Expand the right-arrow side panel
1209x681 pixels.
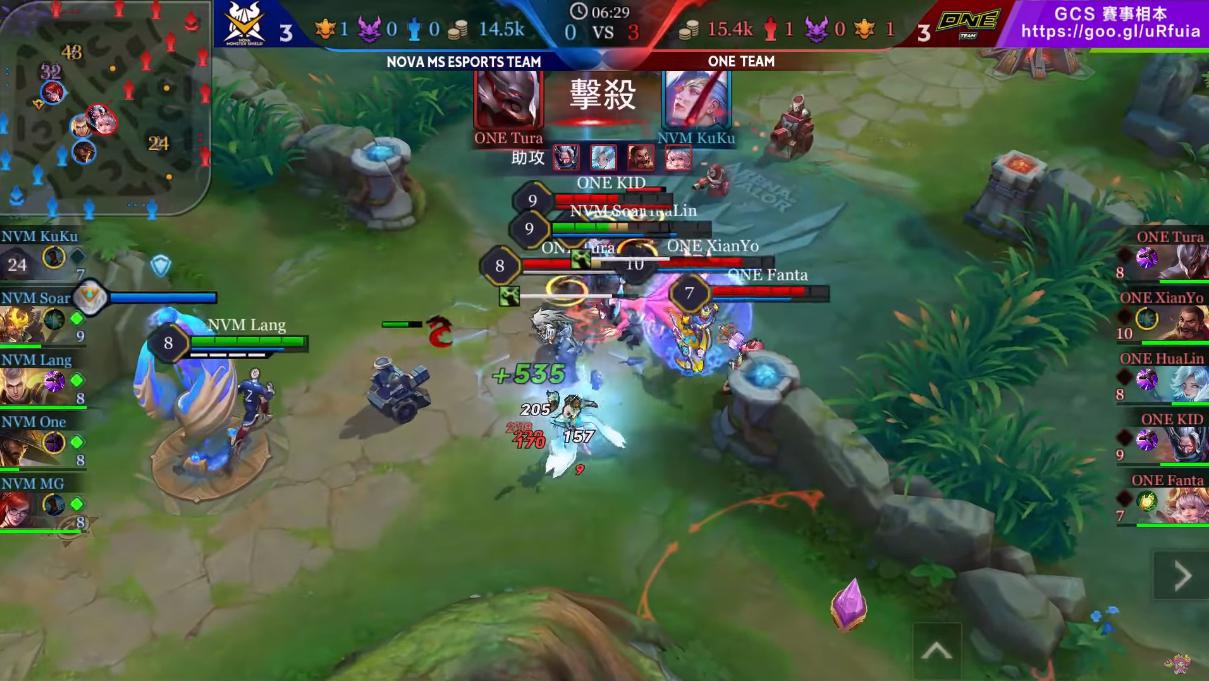pos(1181,575)
